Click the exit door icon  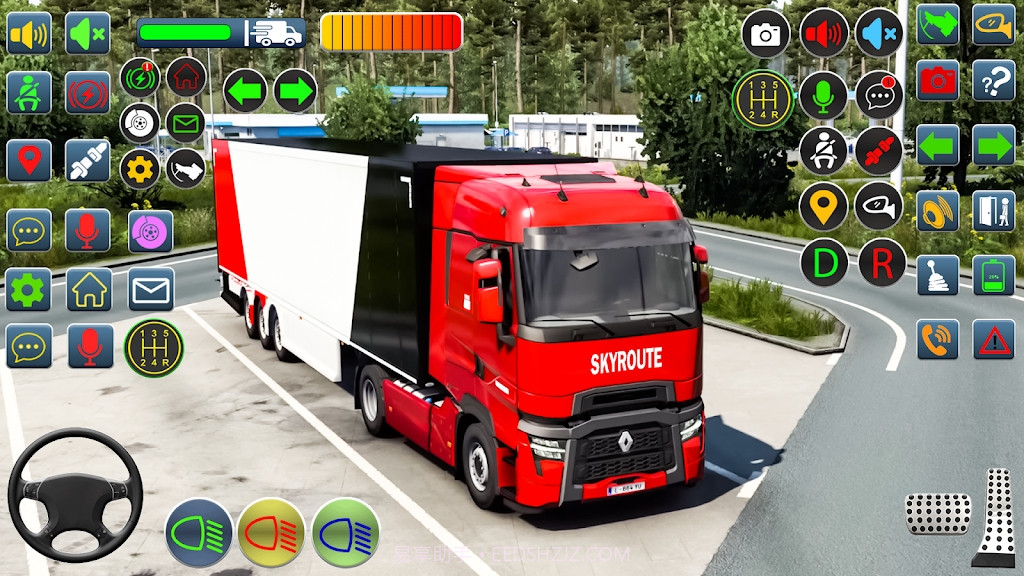993,210
